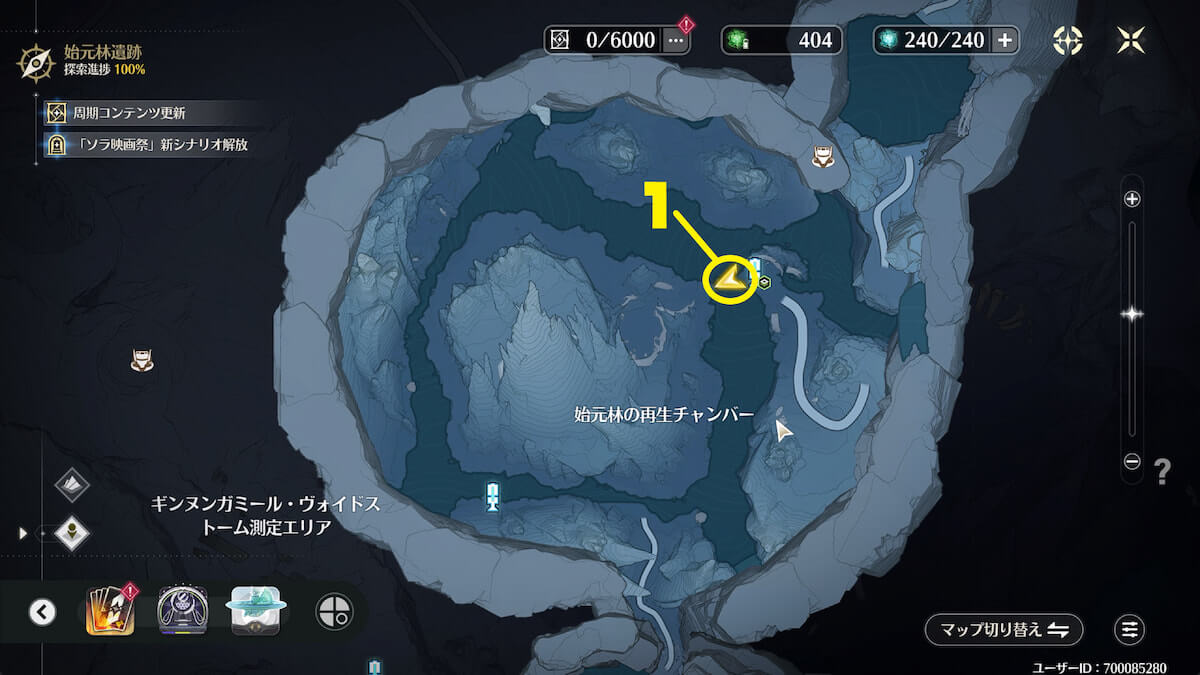The height and width of the screenshot is (675, 1200).
Task: Select the mountain layer diamond icon
Action: point(72,486)
